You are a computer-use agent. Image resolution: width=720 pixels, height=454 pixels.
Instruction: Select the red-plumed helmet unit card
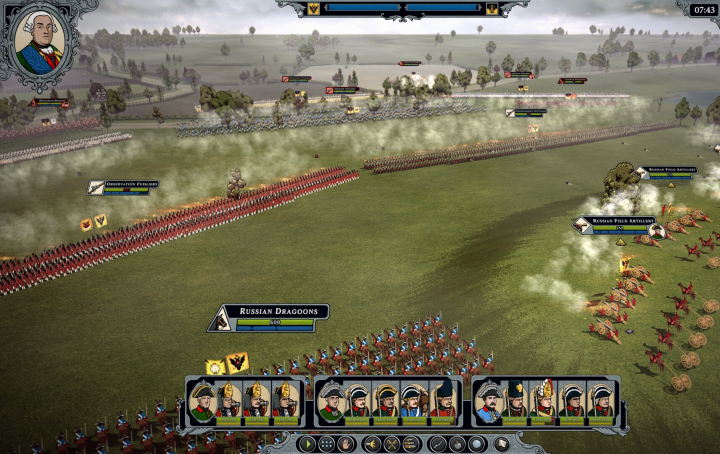coord(545,401)
